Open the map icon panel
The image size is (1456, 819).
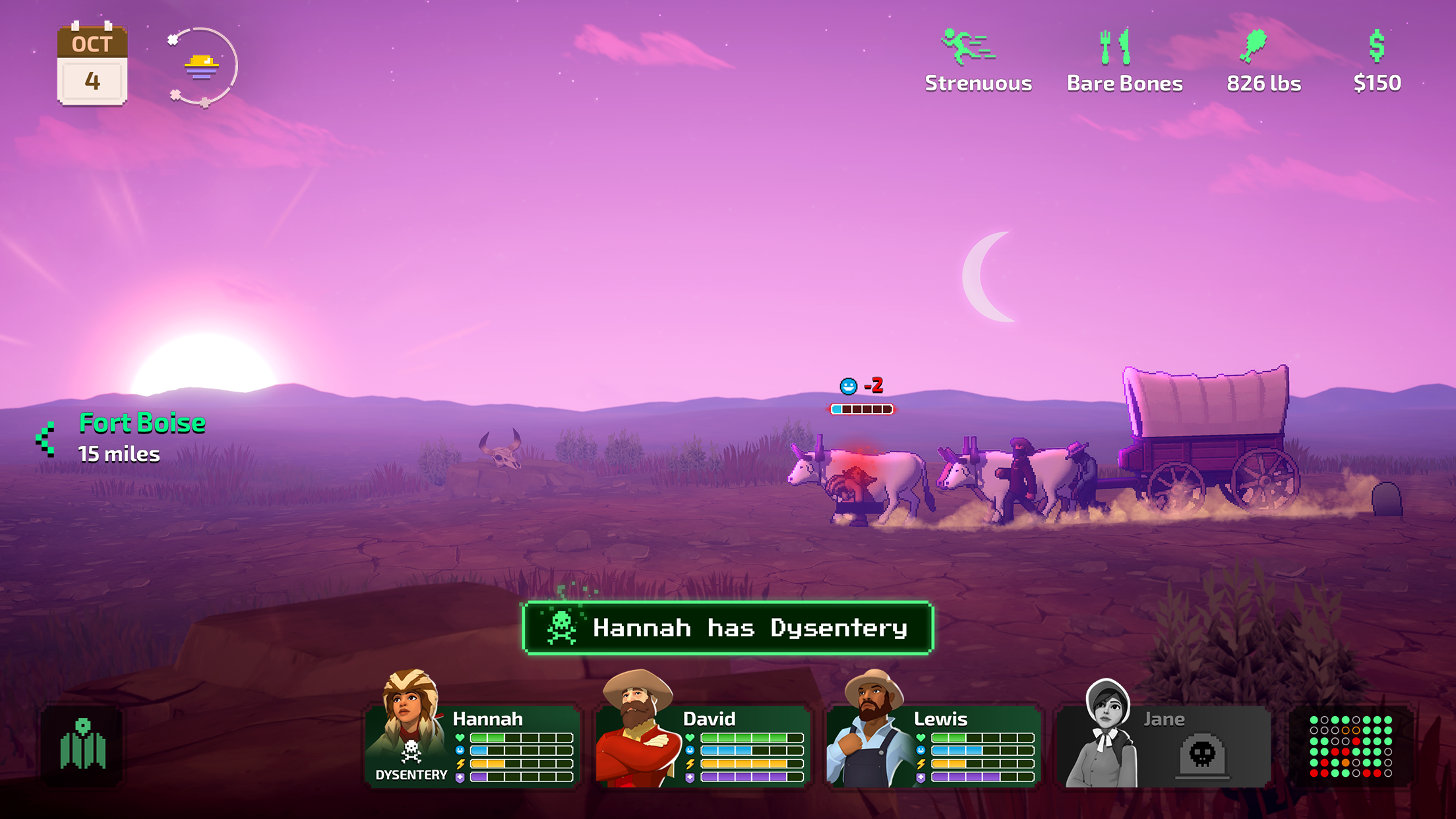[x=82, y=746]
